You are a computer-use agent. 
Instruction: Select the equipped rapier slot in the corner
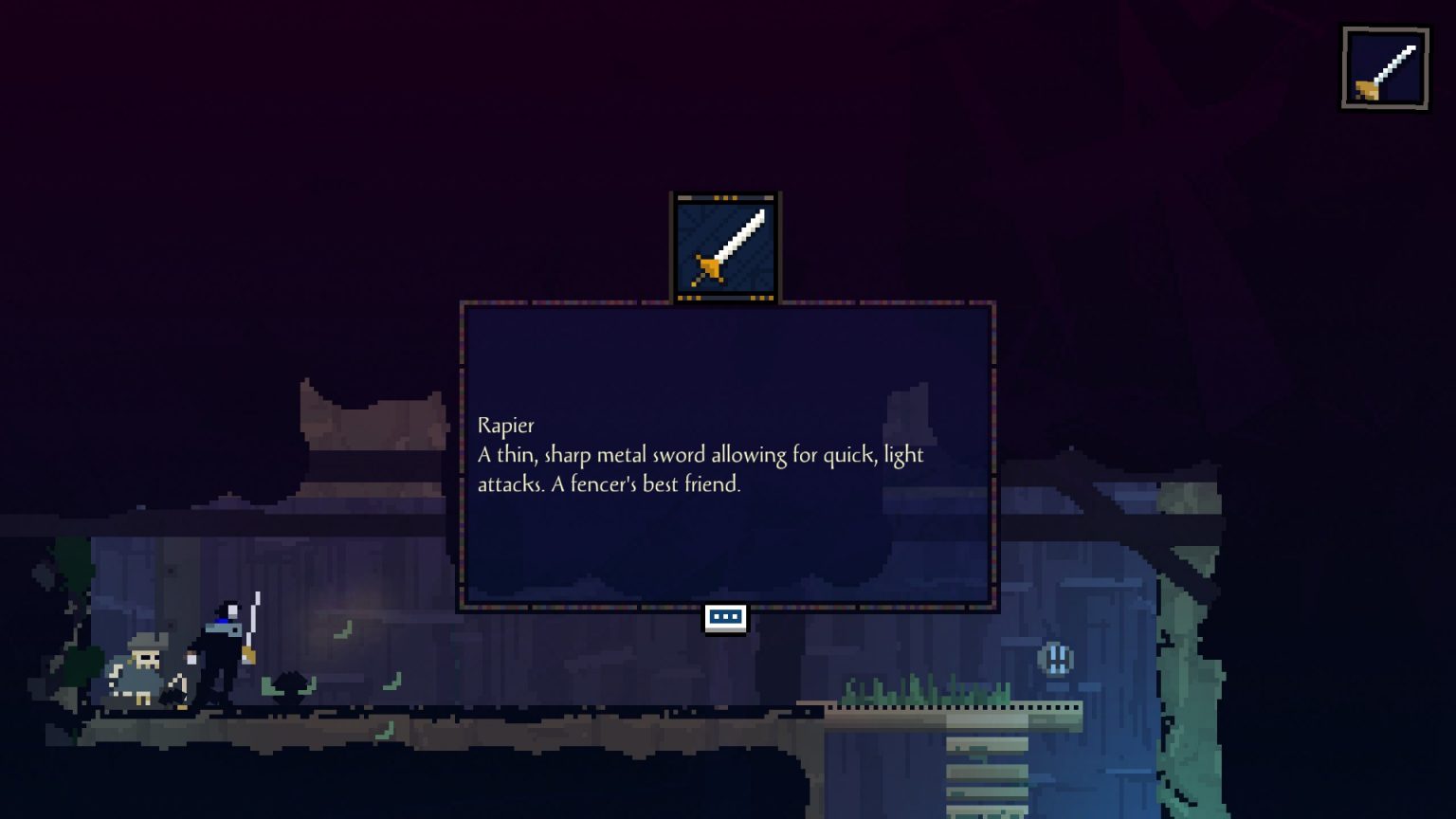[x=1385, y=68]
